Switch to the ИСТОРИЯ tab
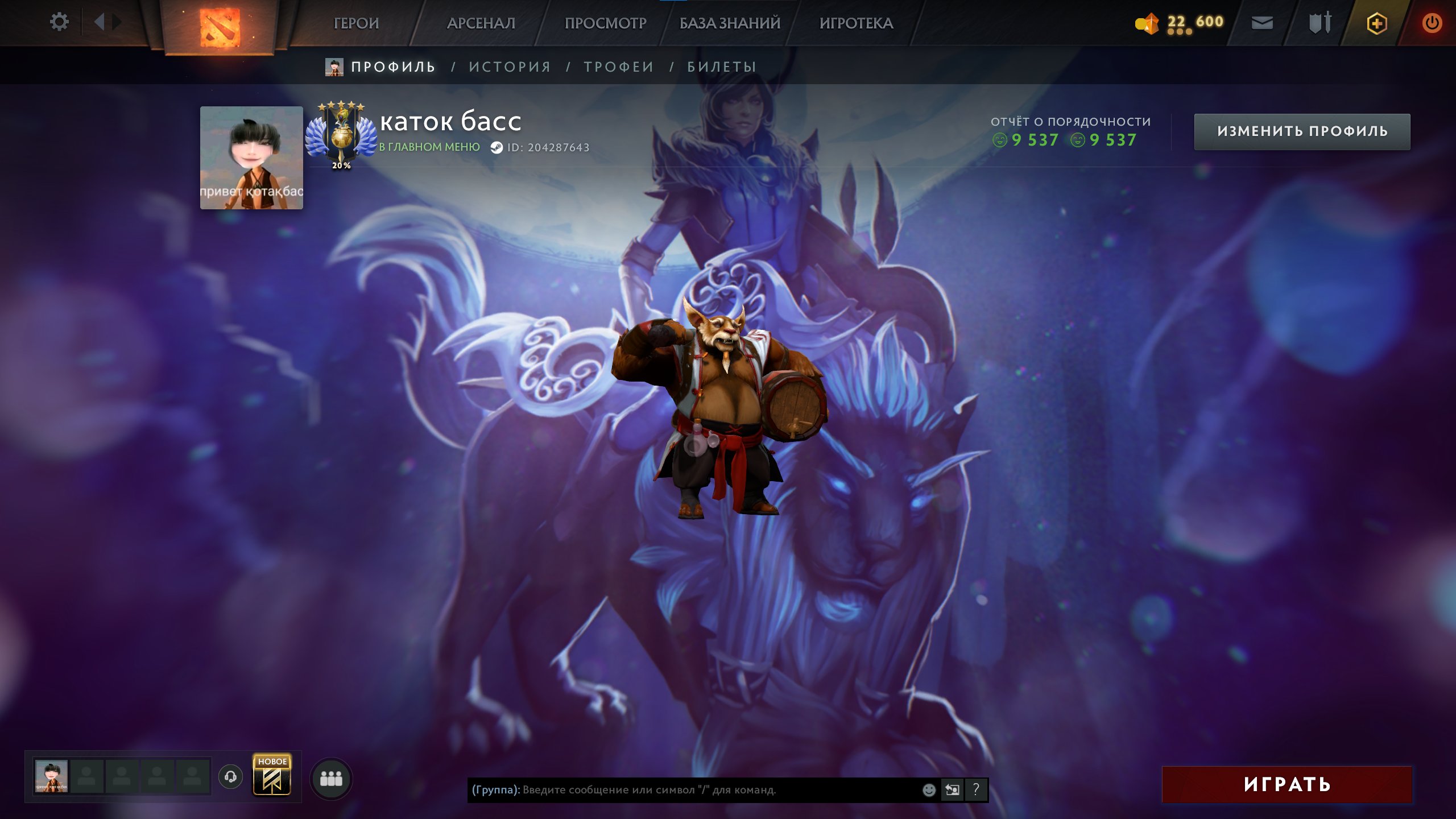This screenshot has width=1456, height=819. [509, 66]
